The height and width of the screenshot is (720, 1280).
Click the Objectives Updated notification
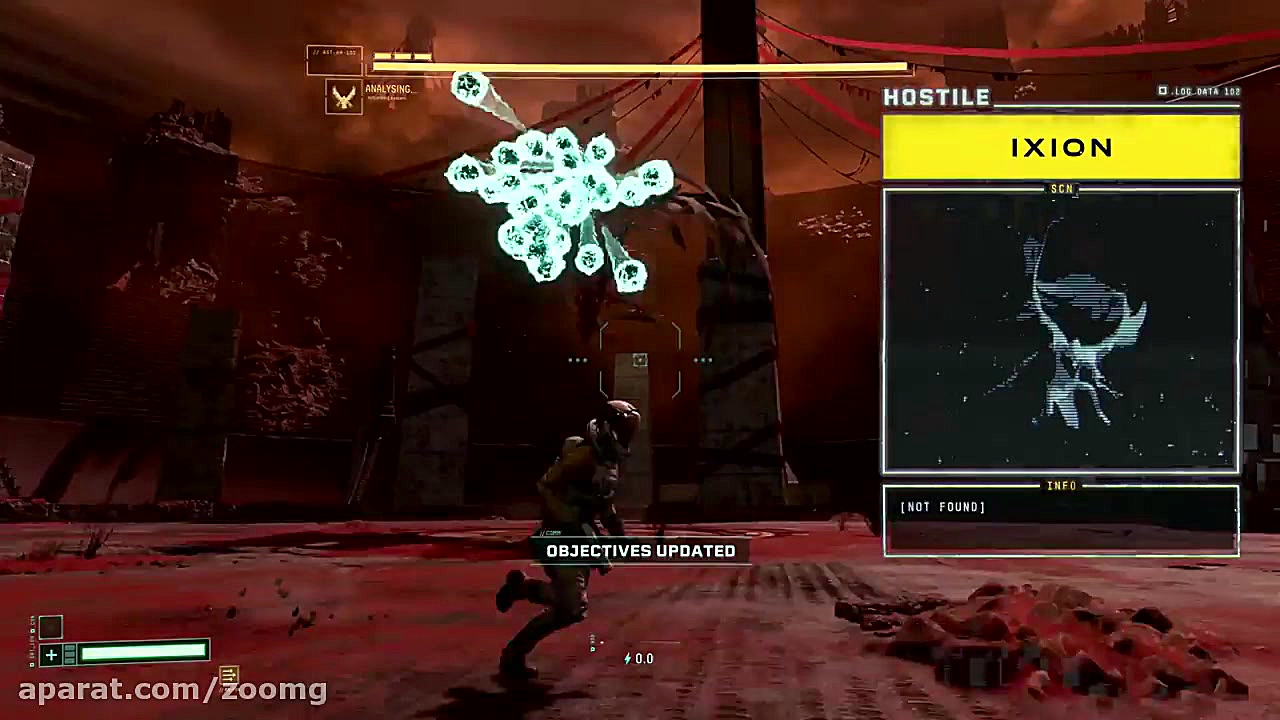click(640, 551)
